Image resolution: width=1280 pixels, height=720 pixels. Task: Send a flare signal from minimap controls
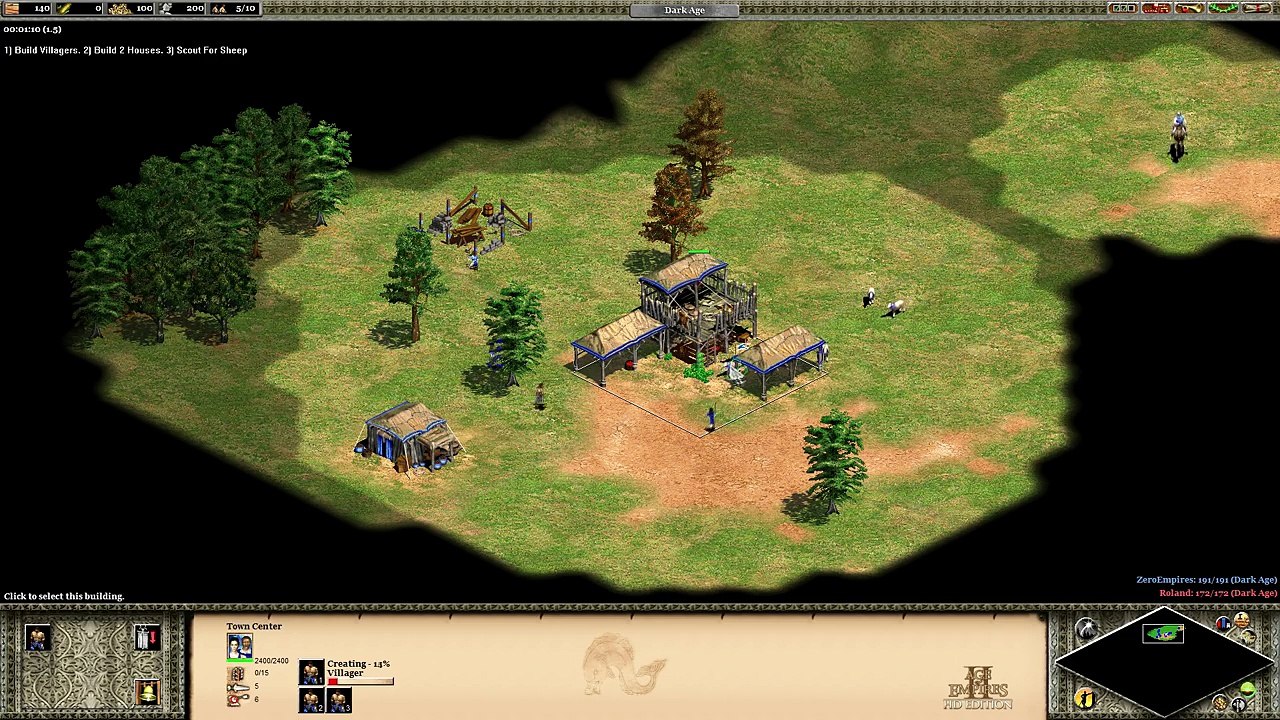(1087, 630)
